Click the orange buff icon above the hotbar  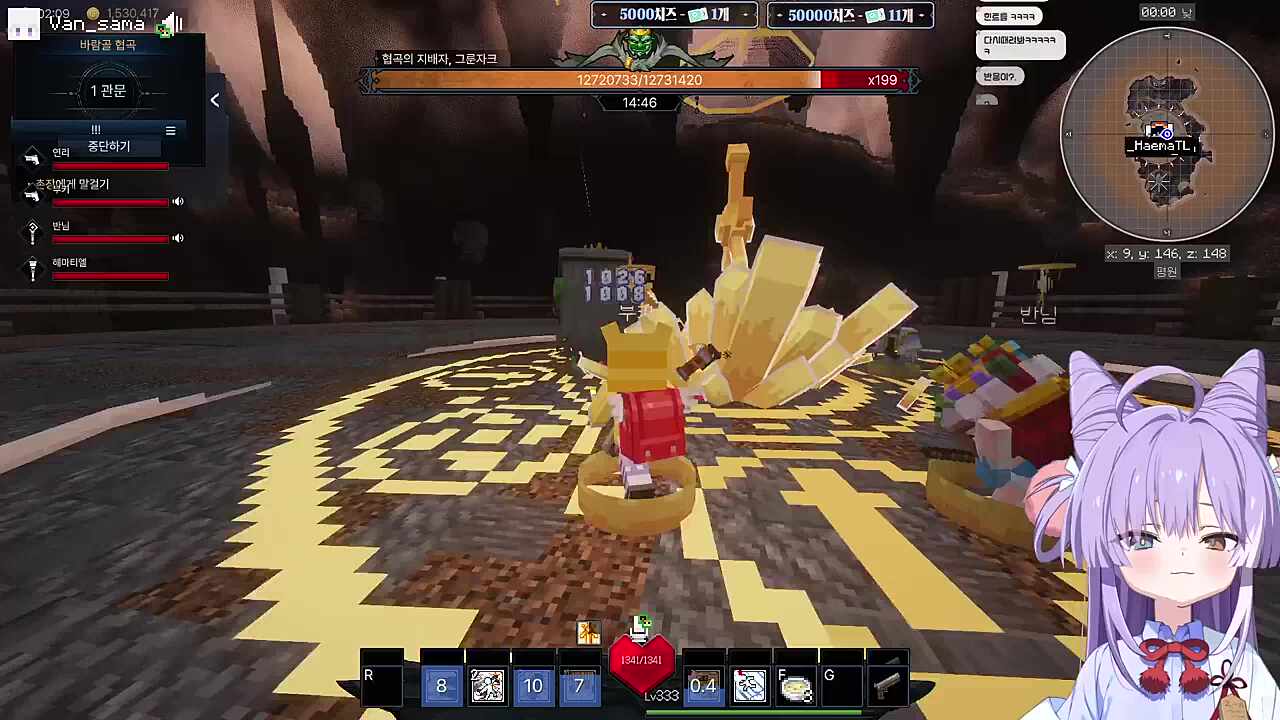tap(588, 632)
